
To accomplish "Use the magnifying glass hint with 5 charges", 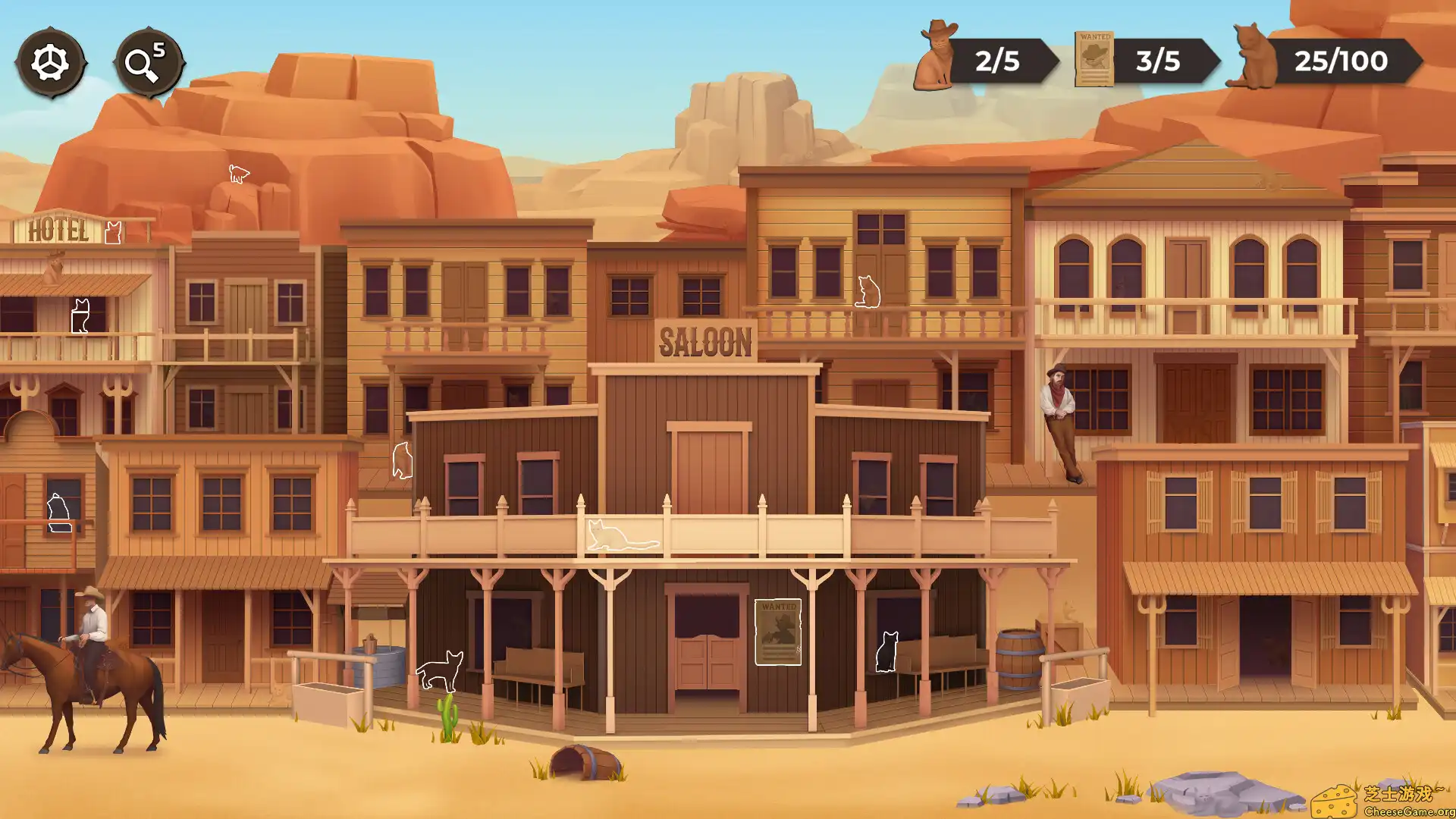I will pos(146,61).
